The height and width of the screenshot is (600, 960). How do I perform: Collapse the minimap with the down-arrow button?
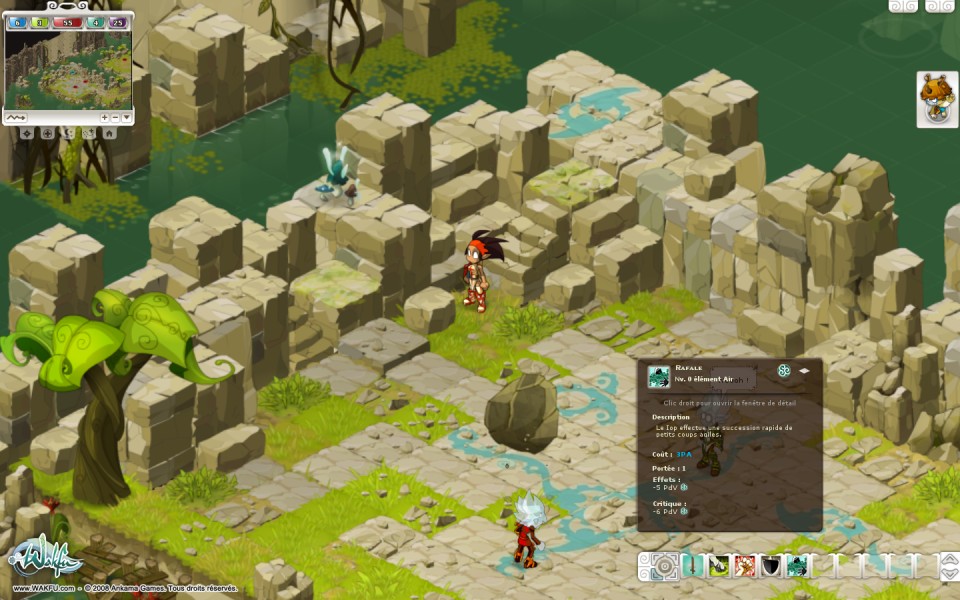pyautogui.click(x=126, y=118)
